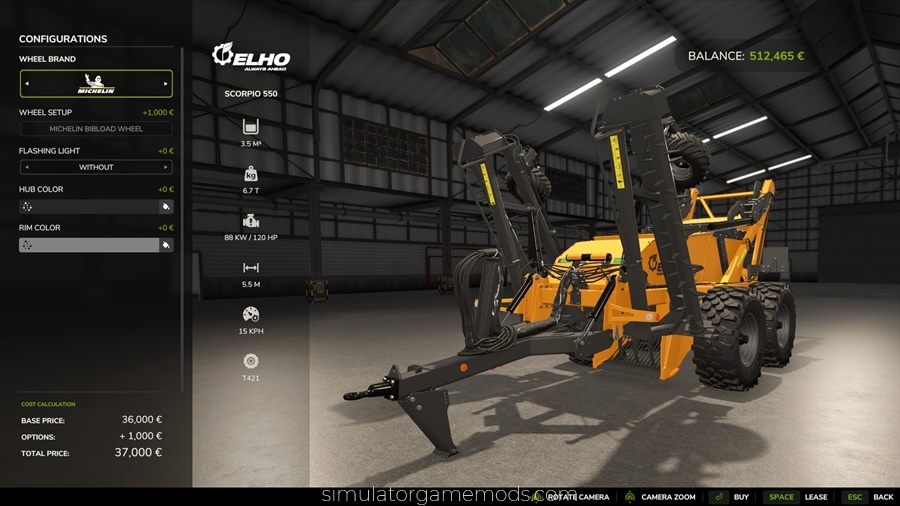This screenshot has width=900, height=506.
Task: Click the hub color paint bucket icon
Action: point(166,207)
